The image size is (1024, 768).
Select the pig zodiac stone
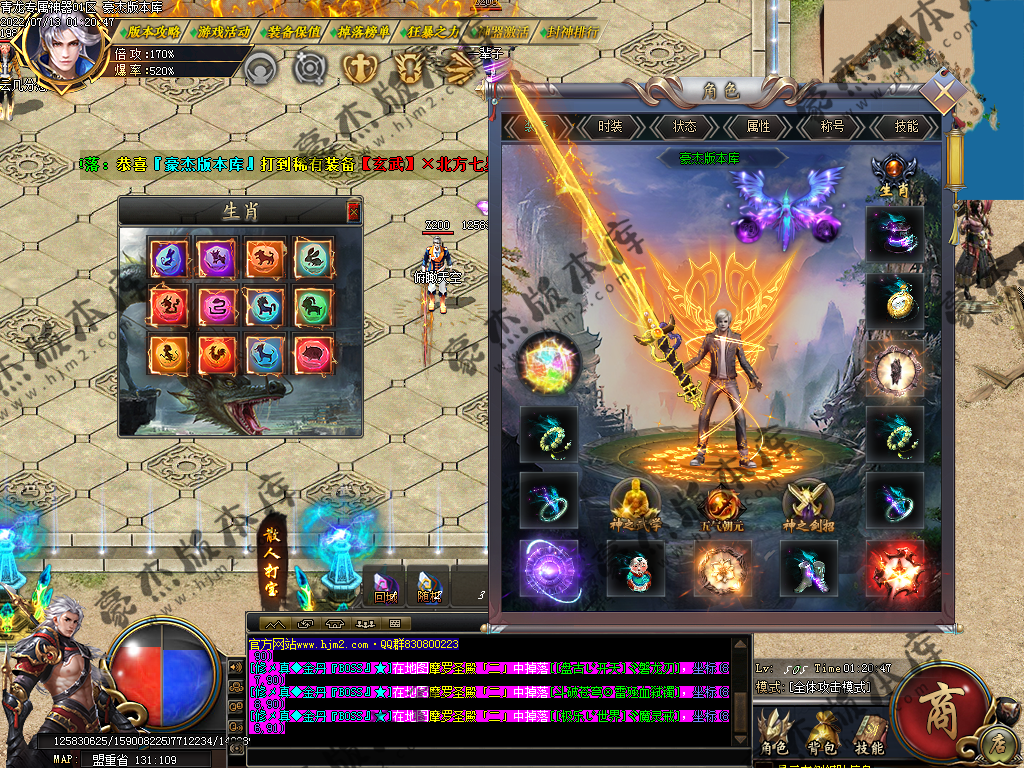tap(313, 354)
